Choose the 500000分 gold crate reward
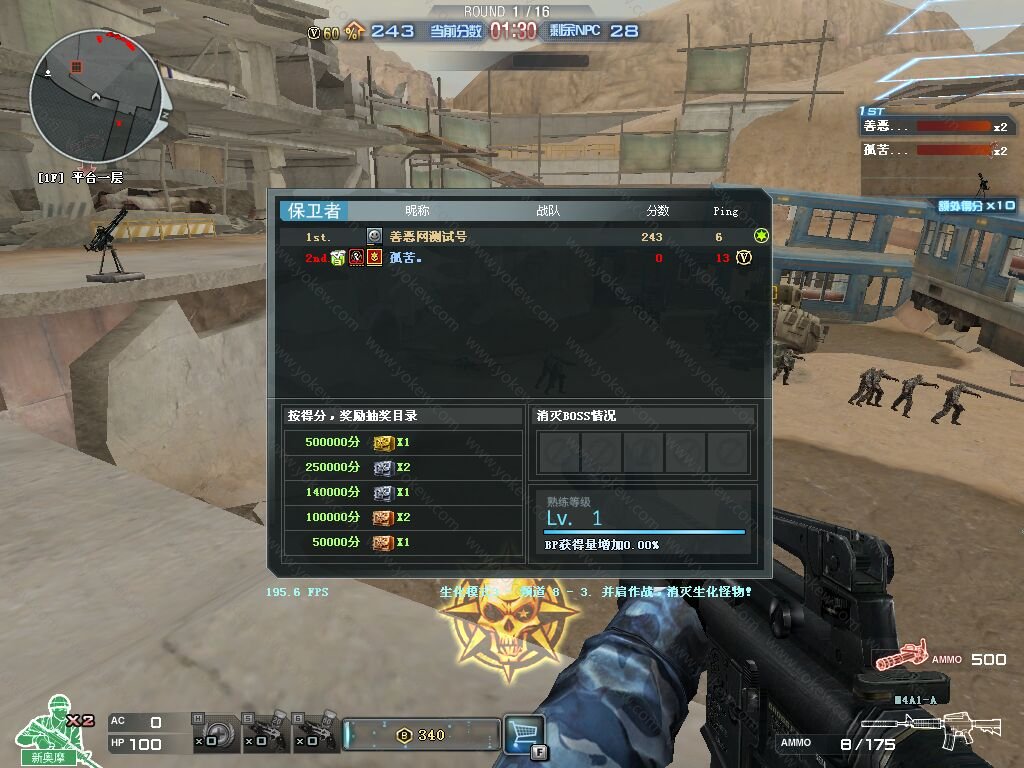The image size is (1024, 768). pyautogui.click(x=383, y=442)
